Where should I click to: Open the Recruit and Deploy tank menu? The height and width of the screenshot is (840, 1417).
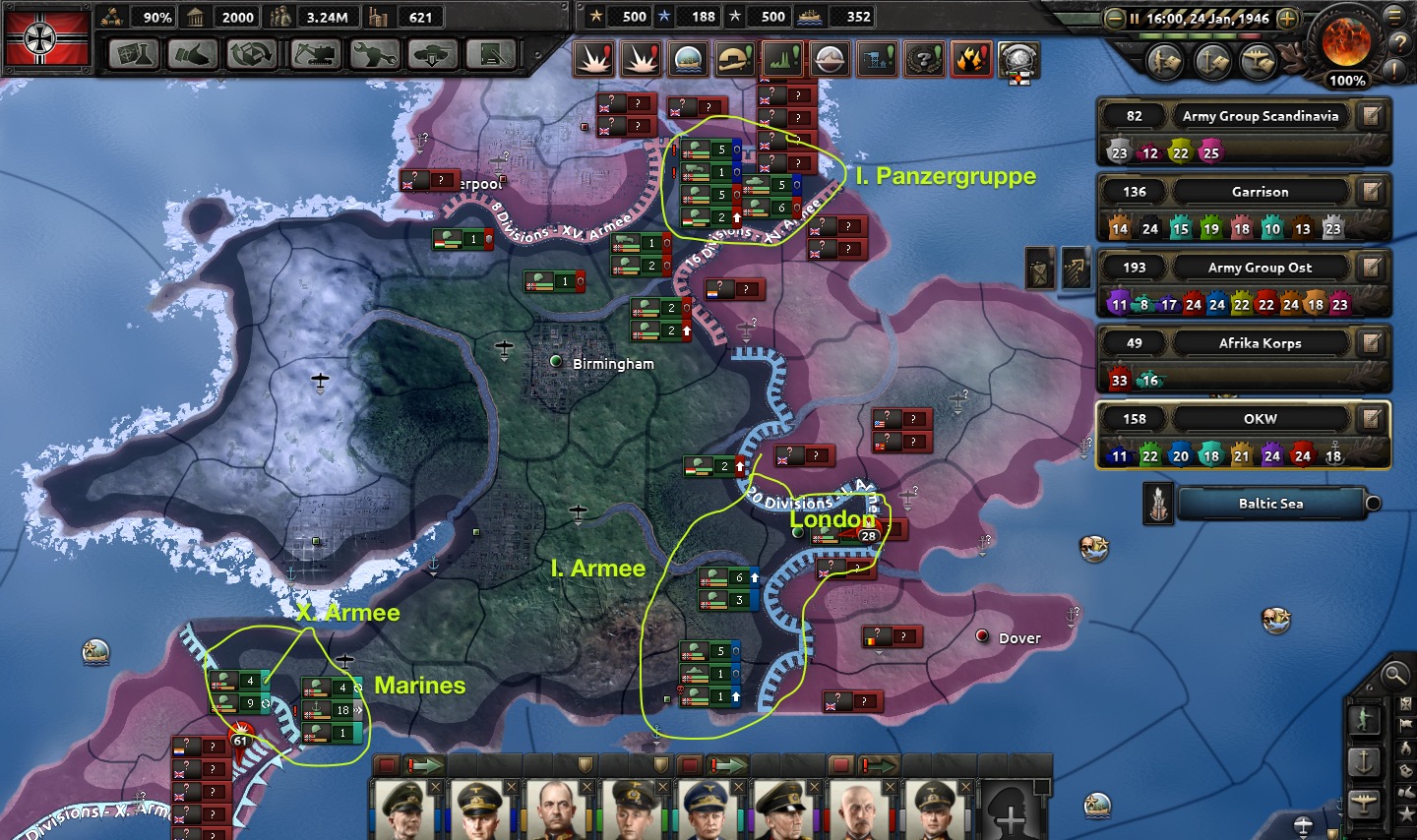point(433,54)
